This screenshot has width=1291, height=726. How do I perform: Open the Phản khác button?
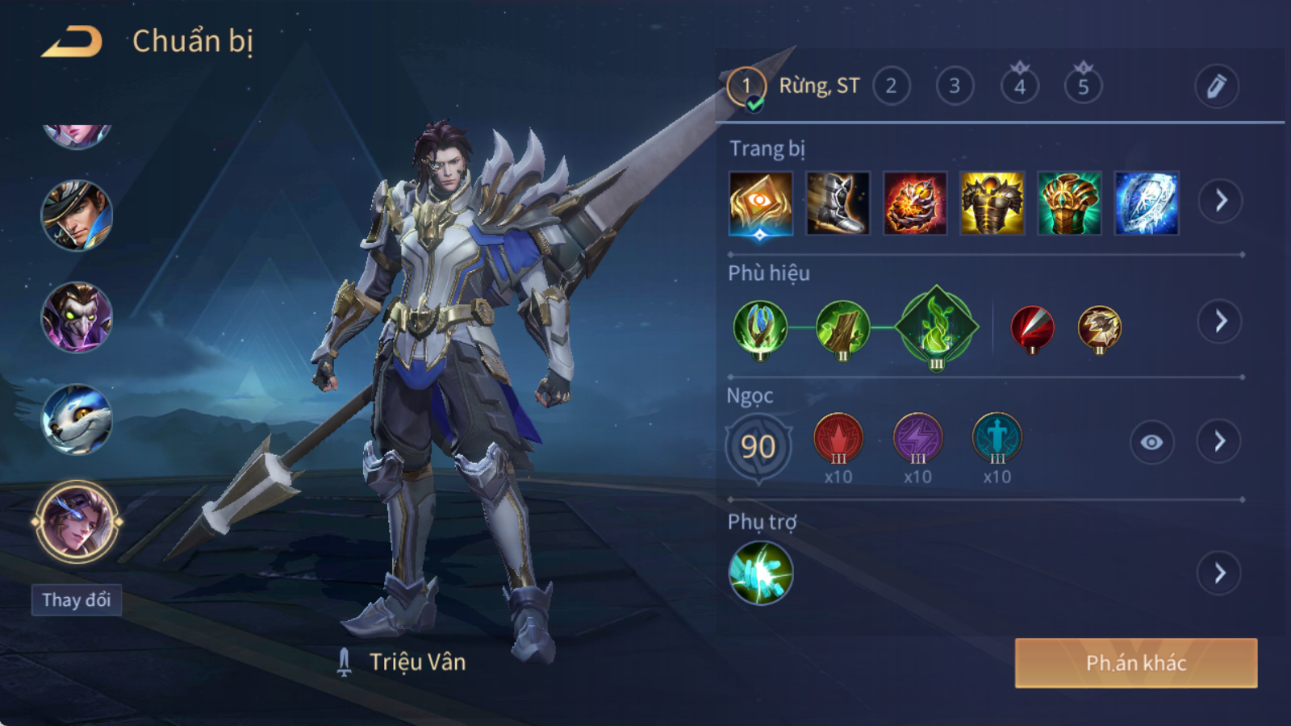pyautogui.click(x=1136, y=663)
